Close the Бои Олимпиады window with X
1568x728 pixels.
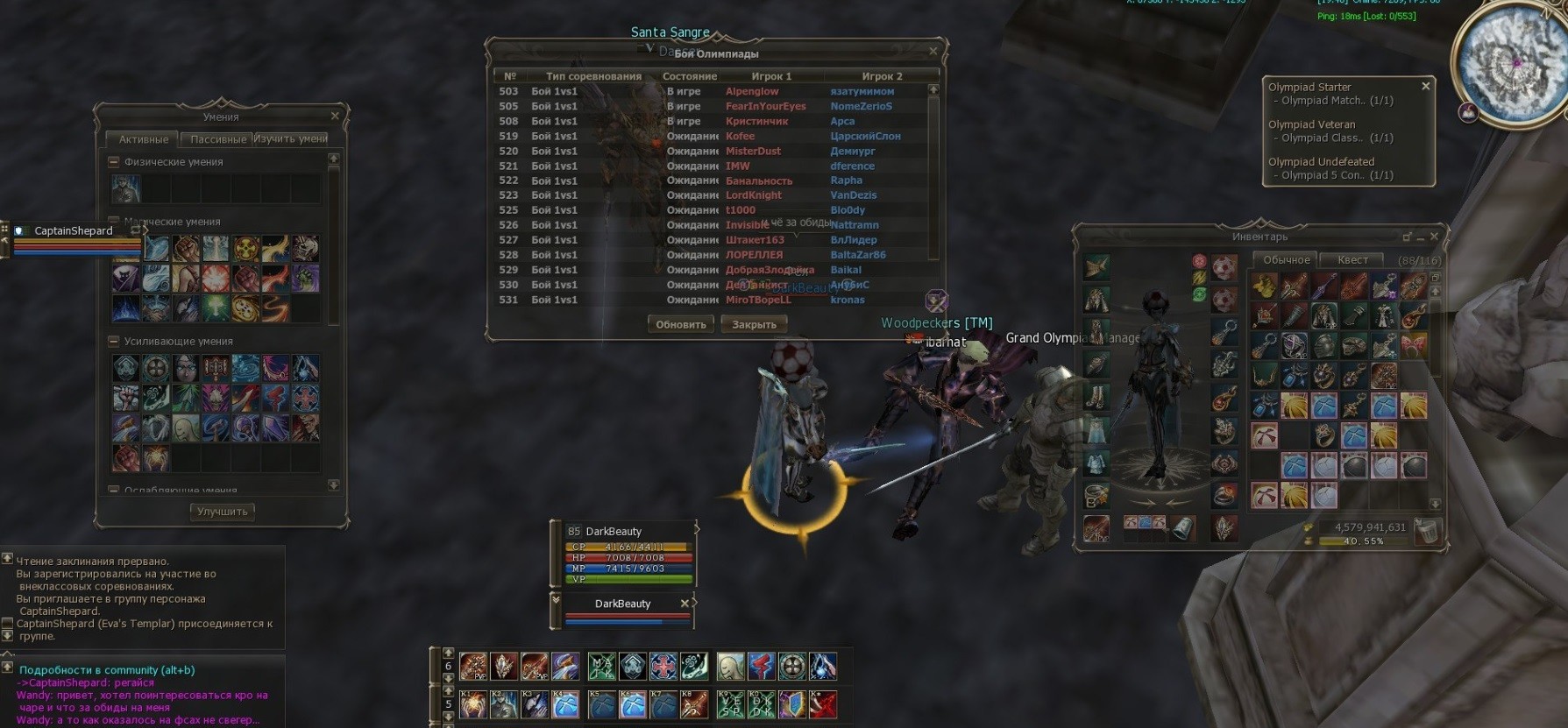(x=933, y=52)
